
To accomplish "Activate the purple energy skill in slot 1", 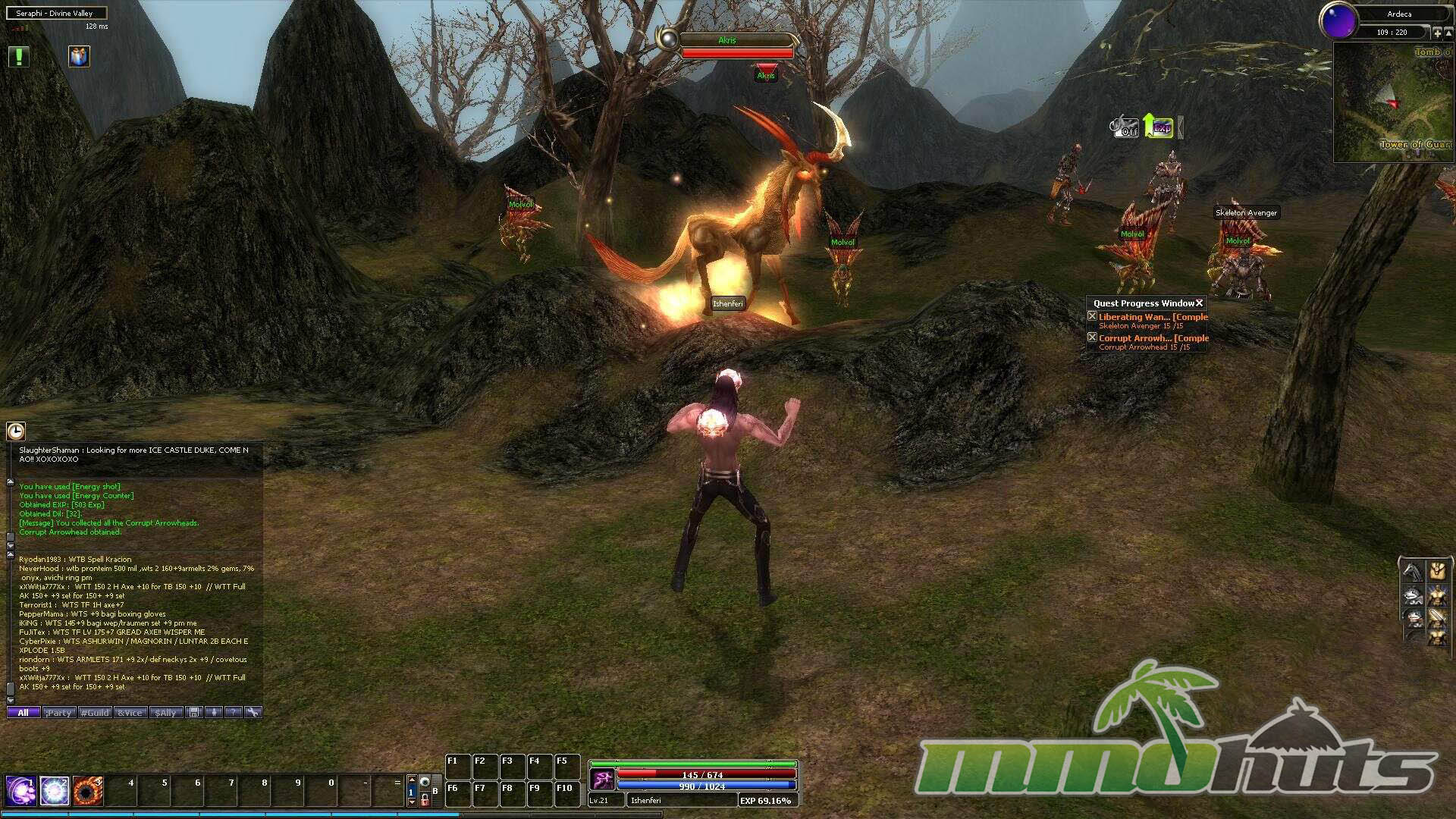I will pyautogui.click(x=20, y=791).
